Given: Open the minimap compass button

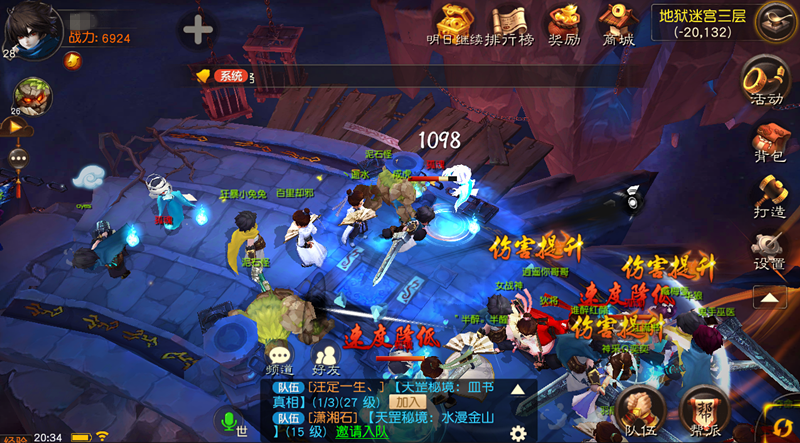Looking at the screenshot, I should pyautogui.click(x=776, y=21).
